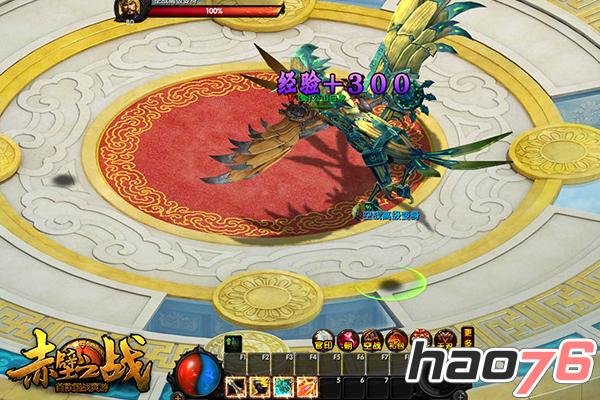Open the 天翼 wings icon
Screen dimensions: 600x400
(x=446, y=338)
